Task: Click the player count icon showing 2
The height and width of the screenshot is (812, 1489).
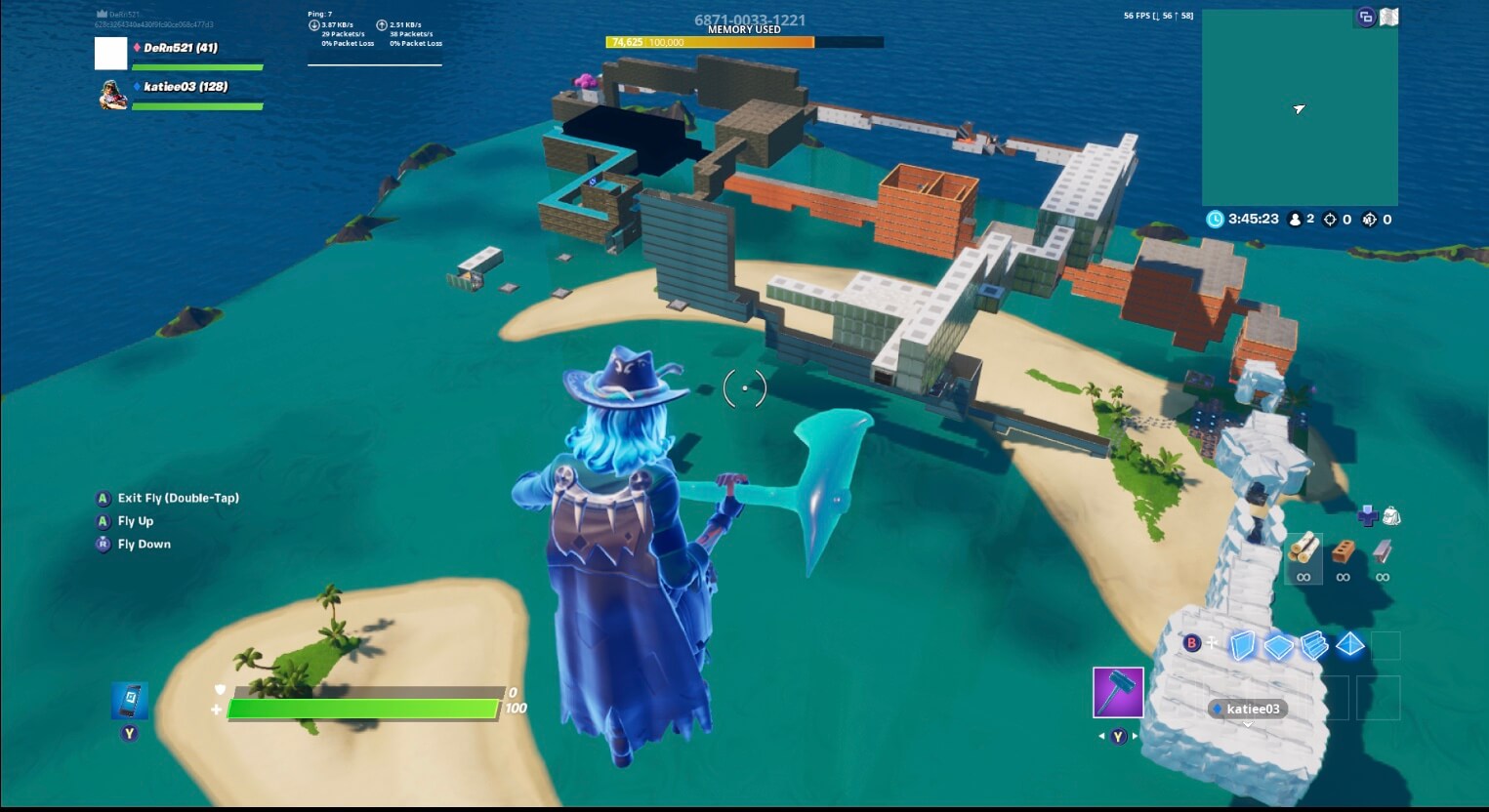Action: 1296,218
